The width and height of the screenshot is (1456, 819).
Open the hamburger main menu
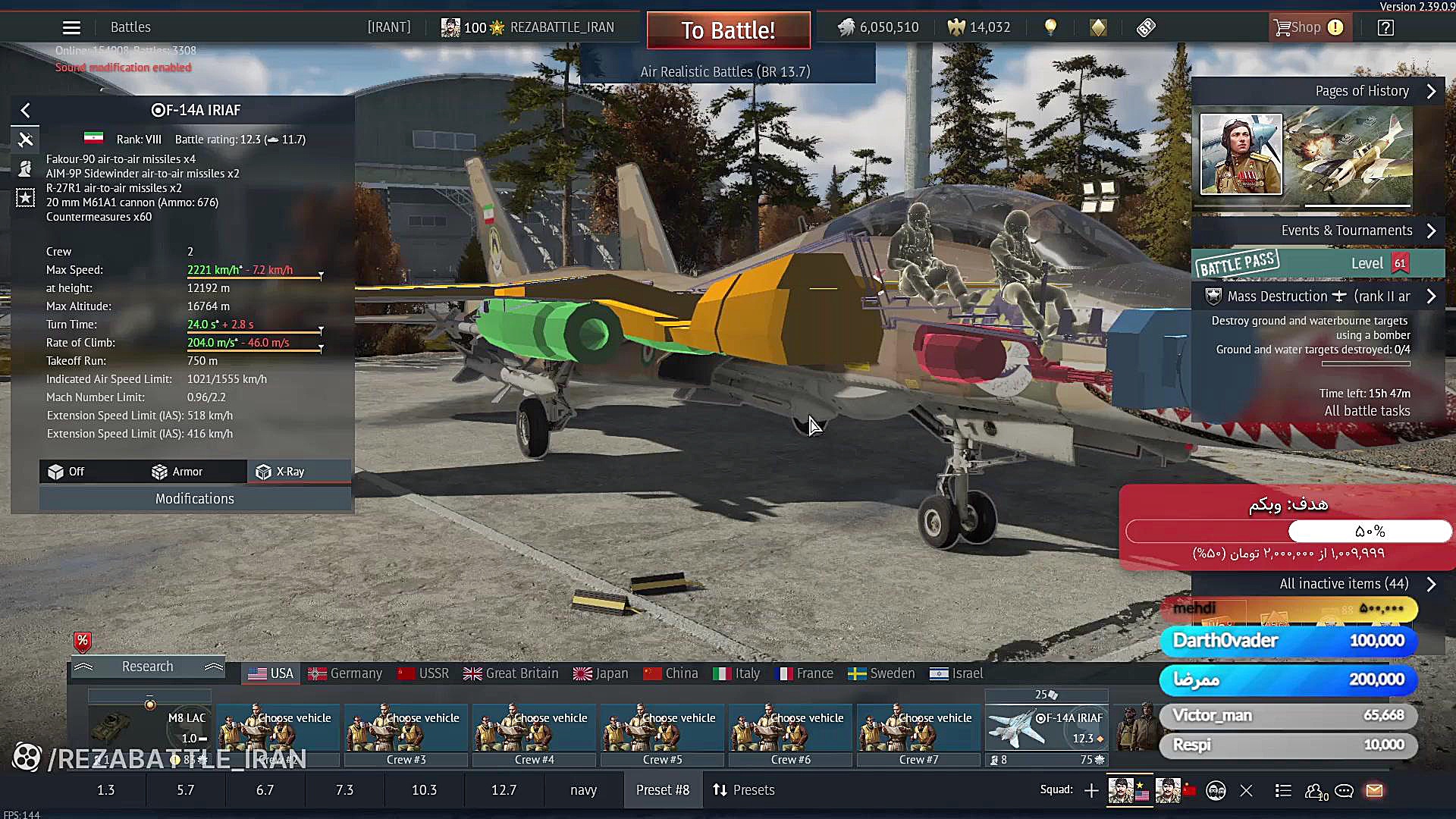(71, 28)
